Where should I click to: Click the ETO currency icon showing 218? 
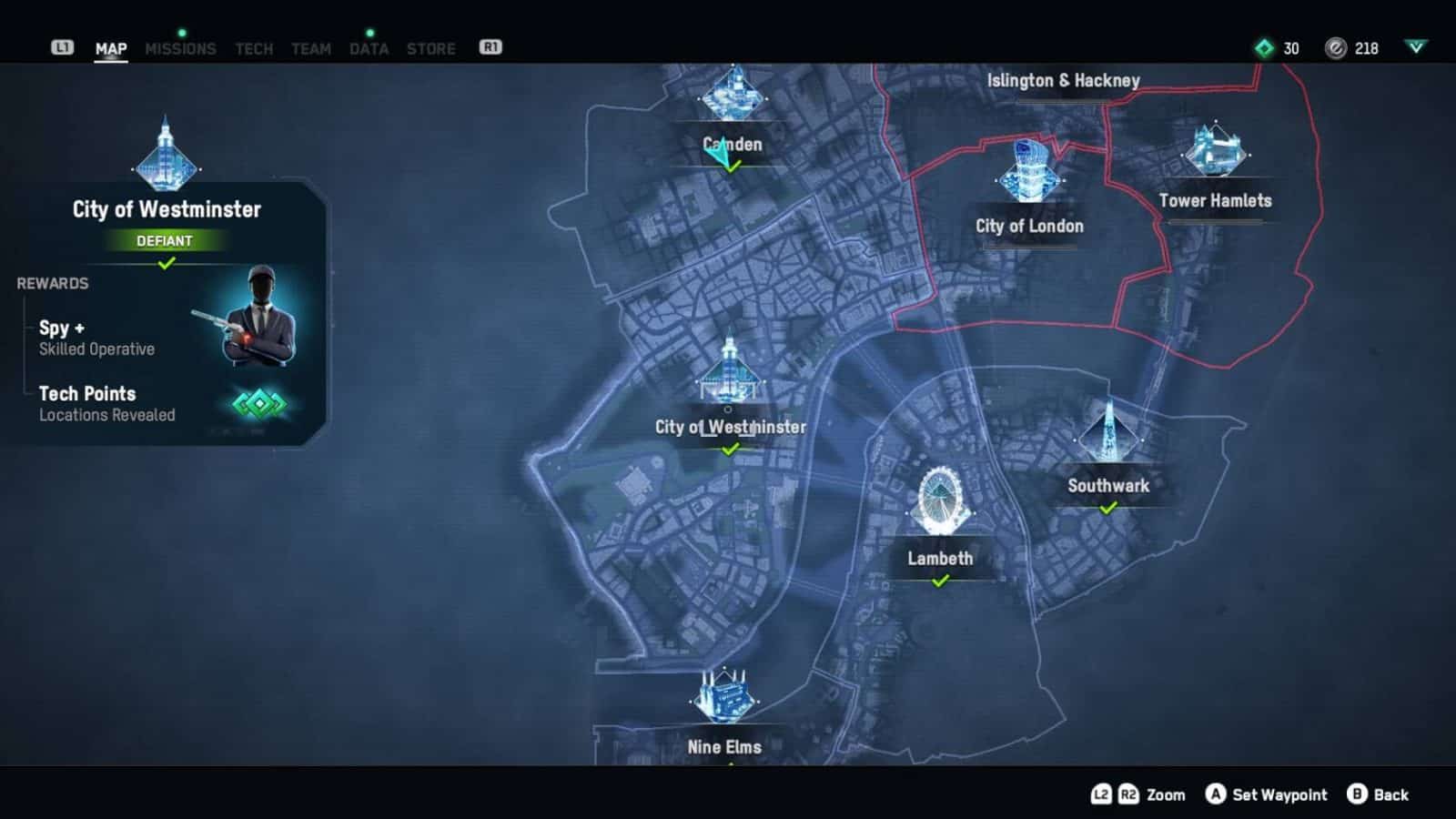(1334, 49)
